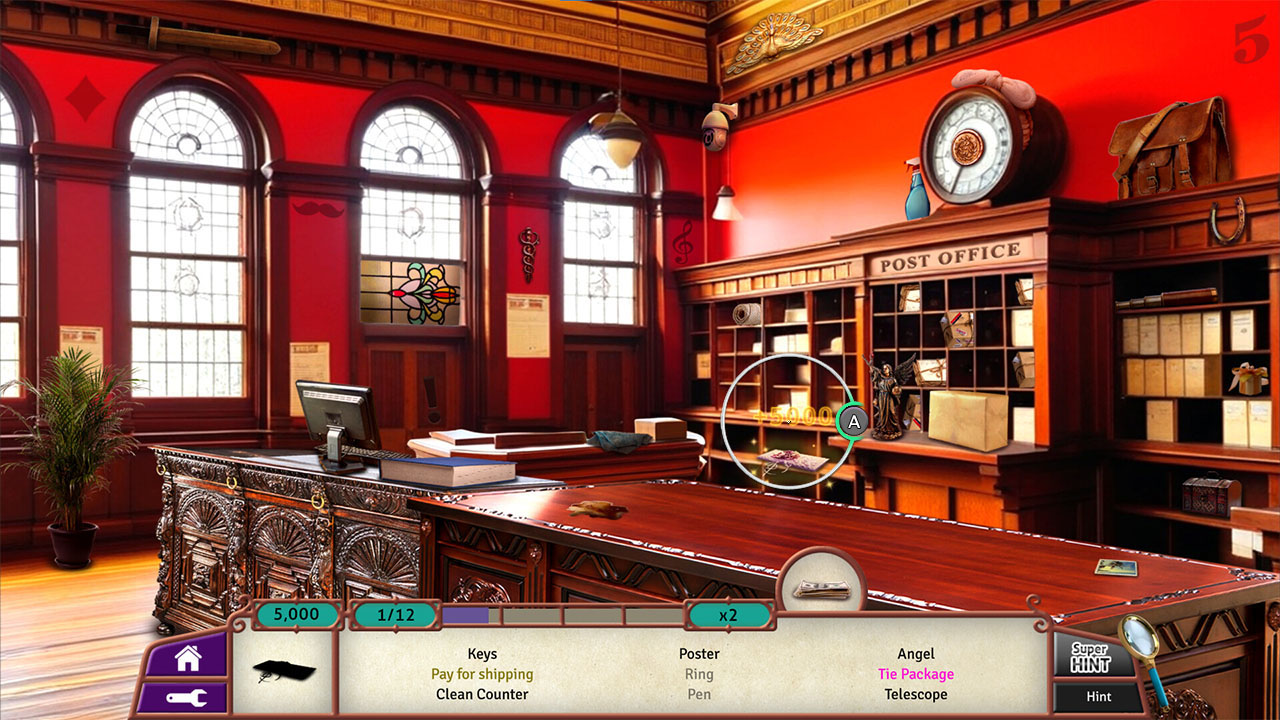The image size is (1280, 720).
Task: Click the (A) button inside the highlight circle
Action: click(850, 423)
